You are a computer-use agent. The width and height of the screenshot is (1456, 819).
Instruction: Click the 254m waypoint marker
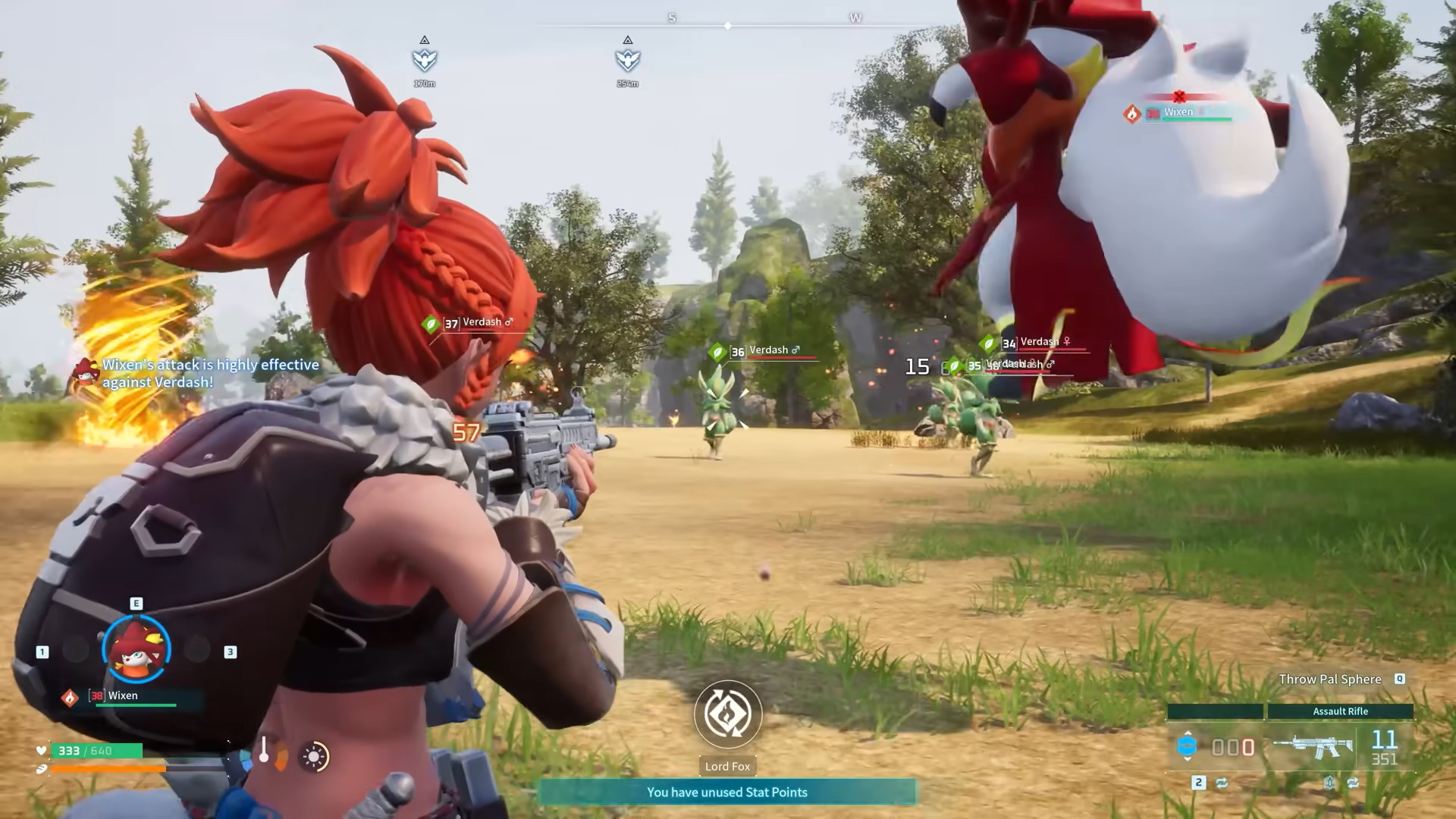tap(627, 59)
